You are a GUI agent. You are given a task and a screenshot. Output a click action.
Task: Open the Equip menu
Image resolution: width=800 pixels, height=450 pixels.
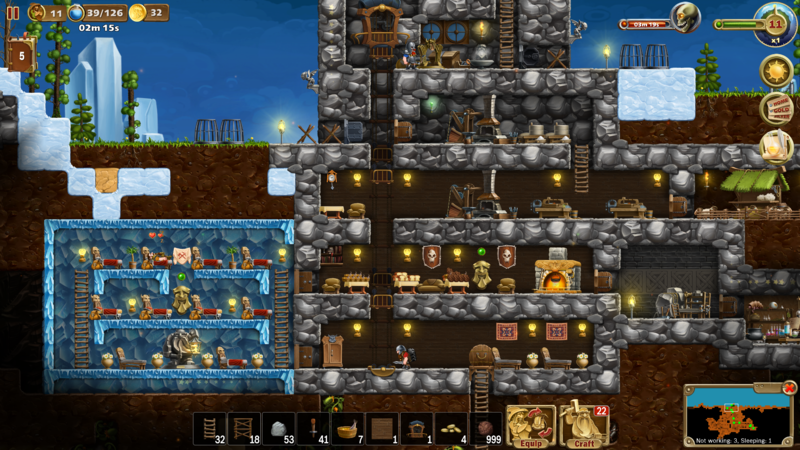pyautogui.click(x=530, y=426)
